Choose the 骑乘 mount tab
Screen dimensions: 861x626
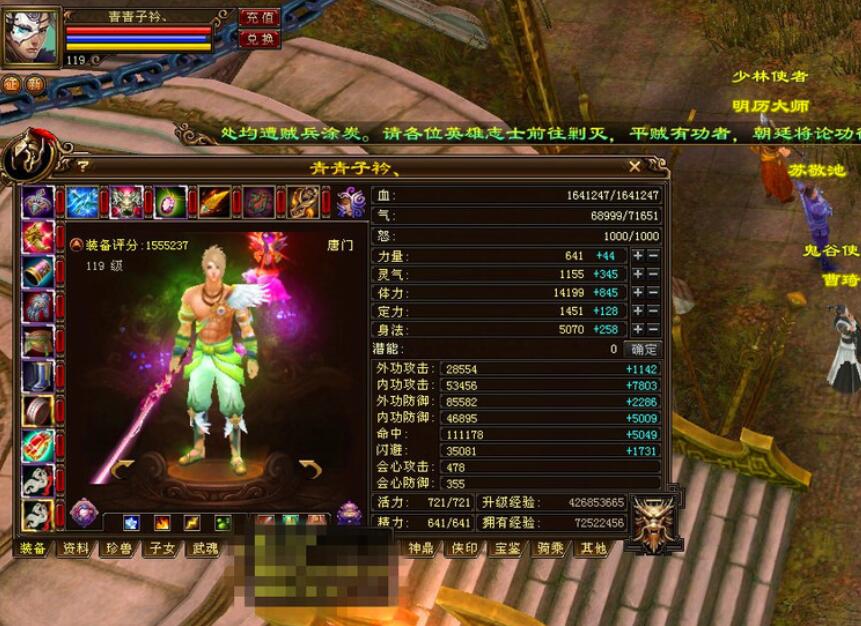551,548
